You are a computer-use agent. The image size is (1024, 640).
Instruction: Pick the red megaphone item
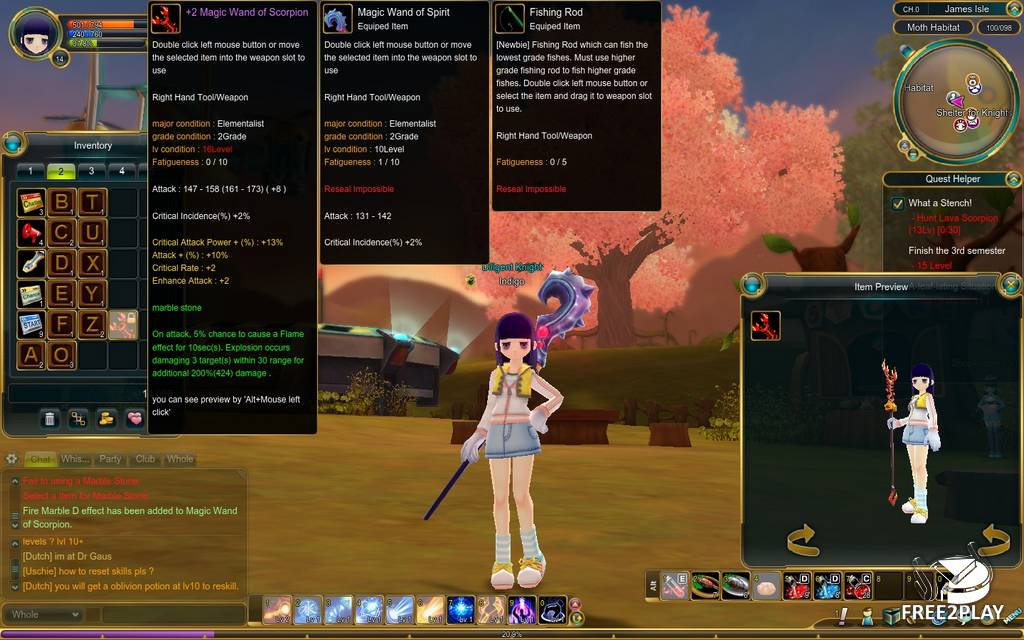(31, 234)
